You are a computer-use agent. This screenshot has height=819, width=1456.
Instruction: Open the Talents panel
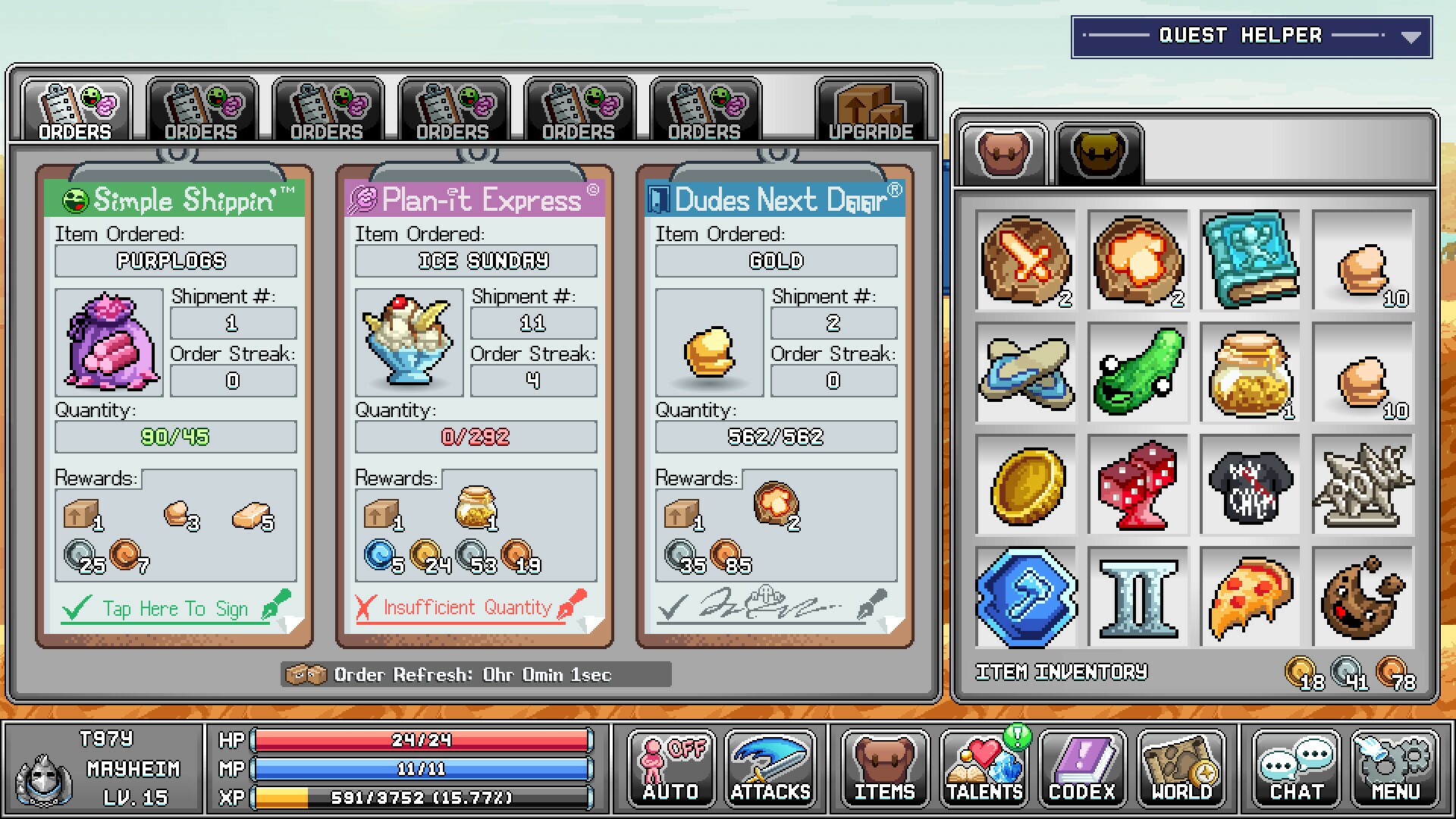pyautogui.click(x=983, y=768)
